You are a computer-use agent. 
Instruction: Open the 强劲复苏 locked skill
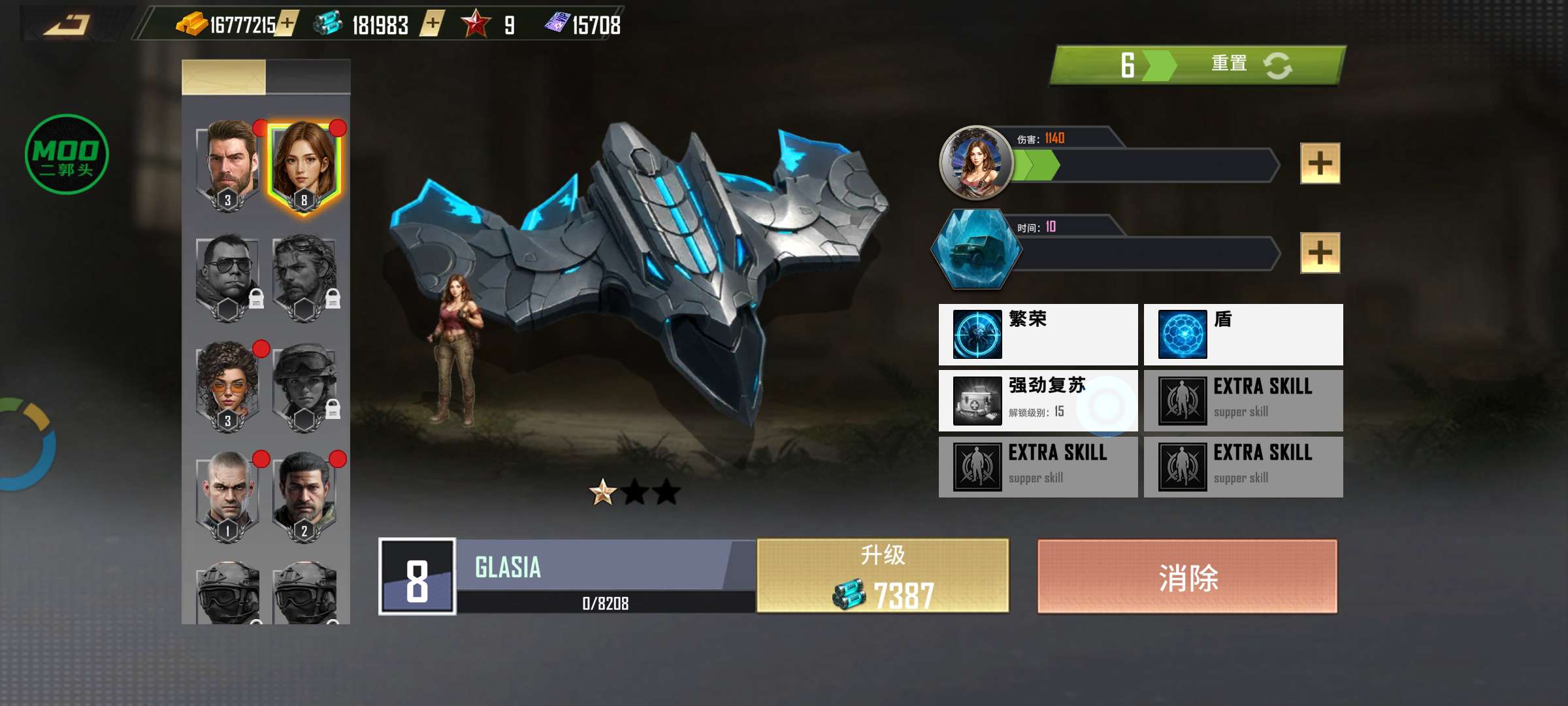click(x=1037, y=401)
